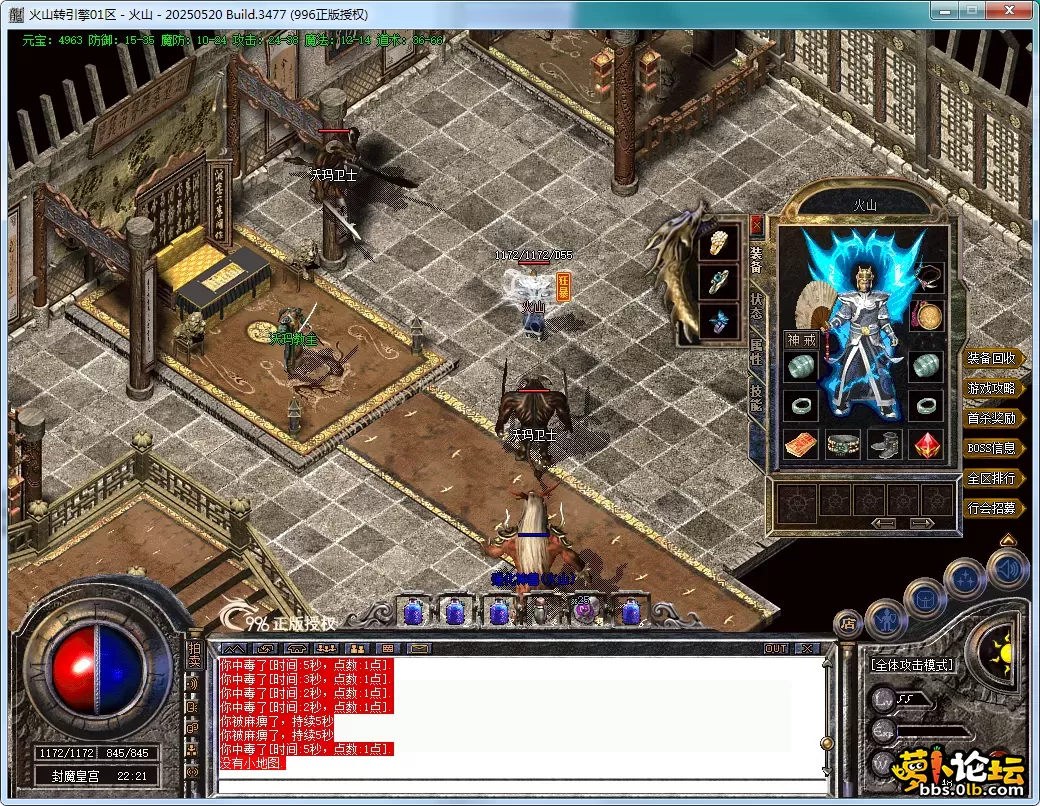Image resolution: width=1040 pixels, height=806 pixels.
Task: View the 首杀奖励 first-kill rewards
Action: click(x=993, y=418)
